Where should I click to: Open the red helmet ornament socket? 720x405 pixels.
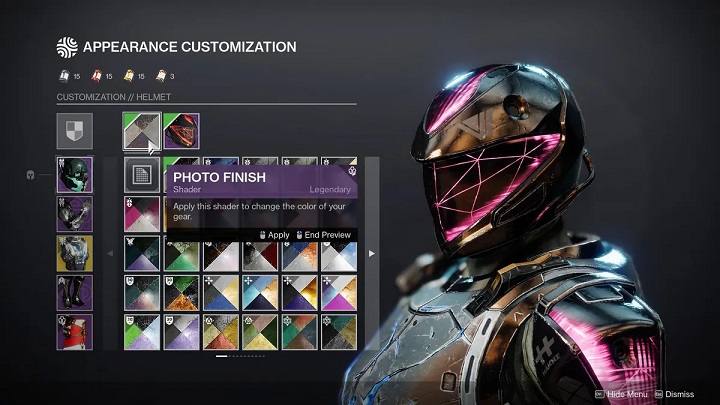[x=181, y=131]
